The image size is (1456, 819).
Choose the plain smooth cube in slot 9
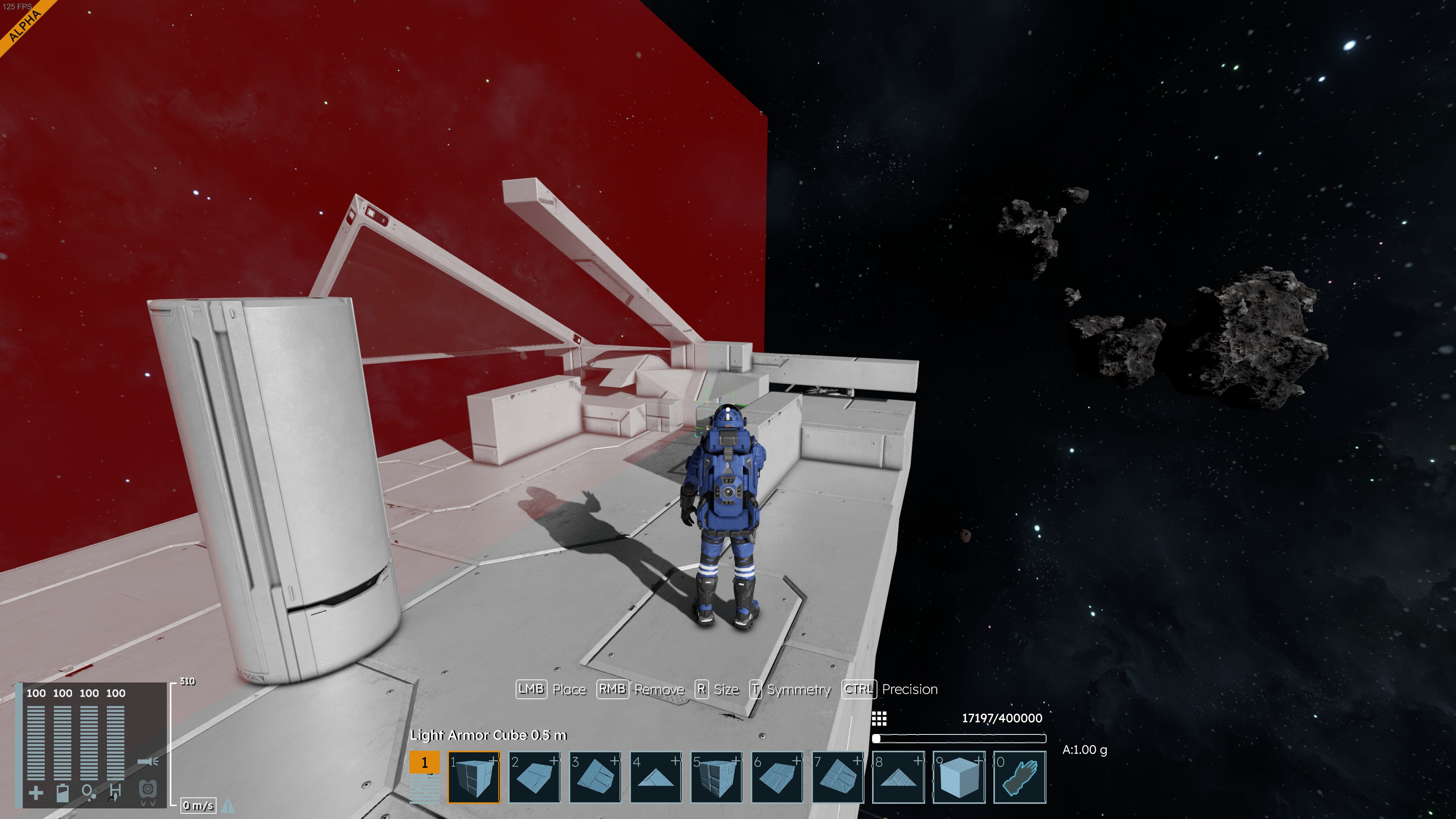point(959,777)
